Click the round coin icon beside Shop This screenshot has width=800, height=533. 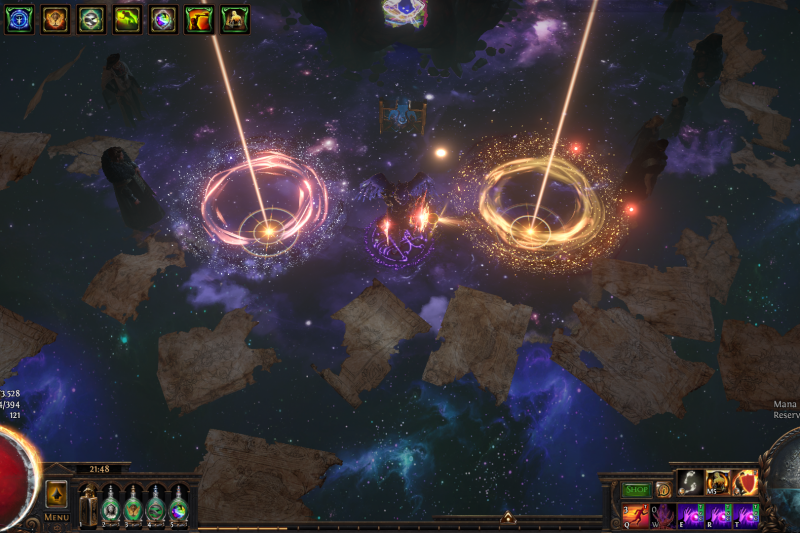click(x=663, y=490)
